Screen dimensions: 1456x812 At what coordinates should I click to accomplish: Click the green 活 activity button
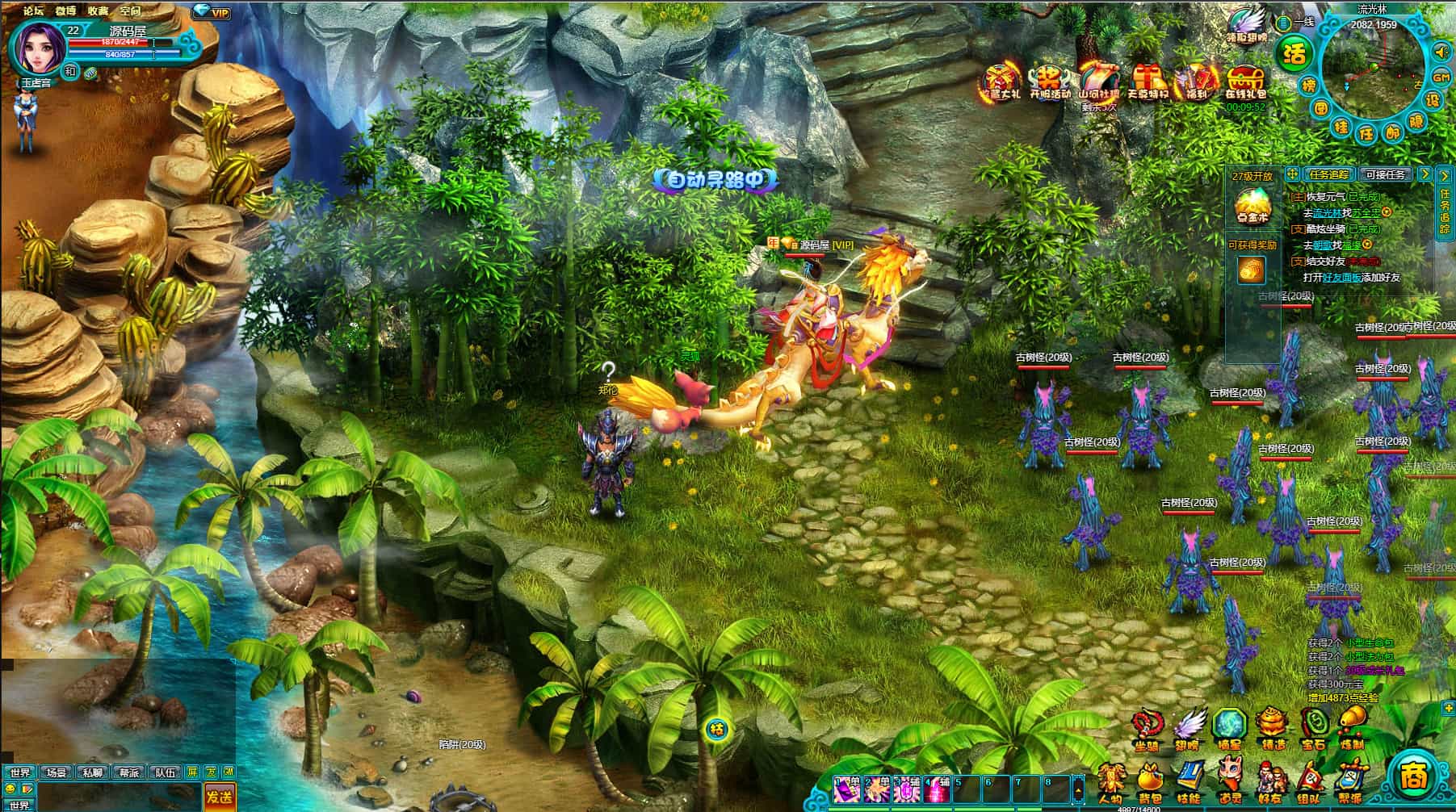1294,54
